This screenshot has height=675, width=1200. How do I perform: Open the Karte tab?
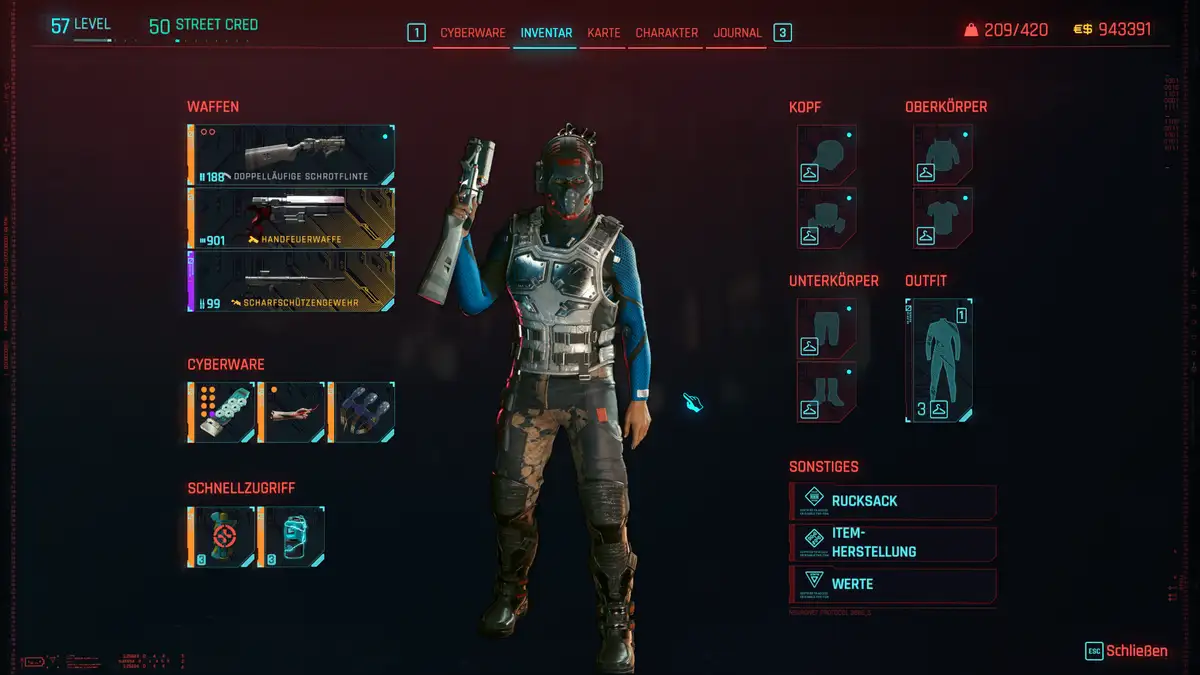point(603,33)
